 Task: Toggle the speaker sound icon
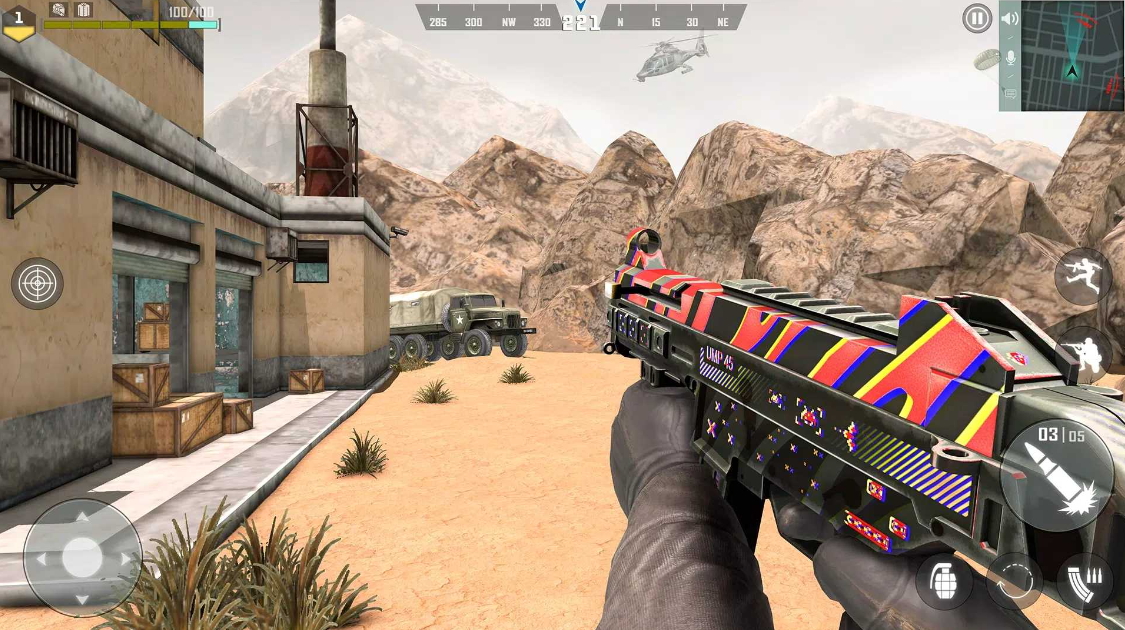click(x=1010, y=18)
